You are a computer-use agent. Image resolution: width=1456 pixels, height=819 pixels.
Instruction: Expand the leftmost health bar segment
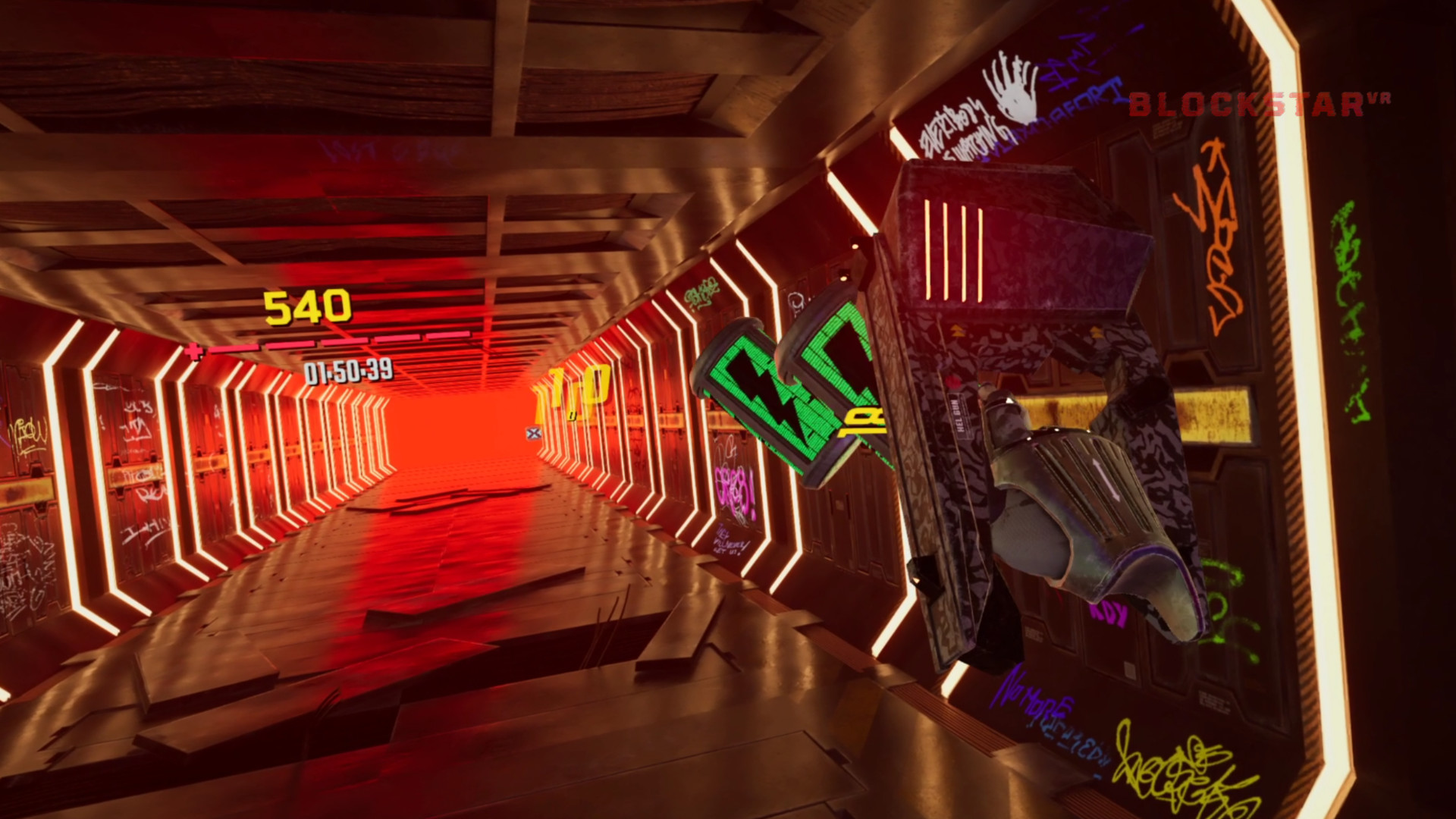(x=233, y=348)
